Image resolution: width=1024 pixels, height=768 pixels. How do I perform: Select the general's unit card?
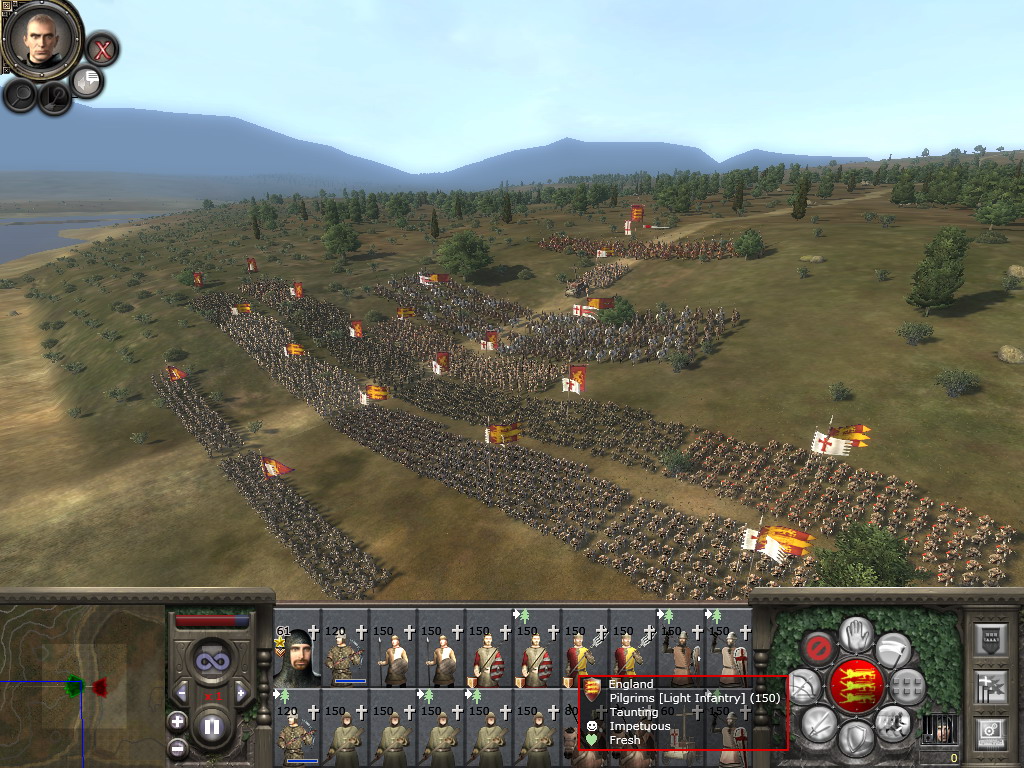click(296, 655)
